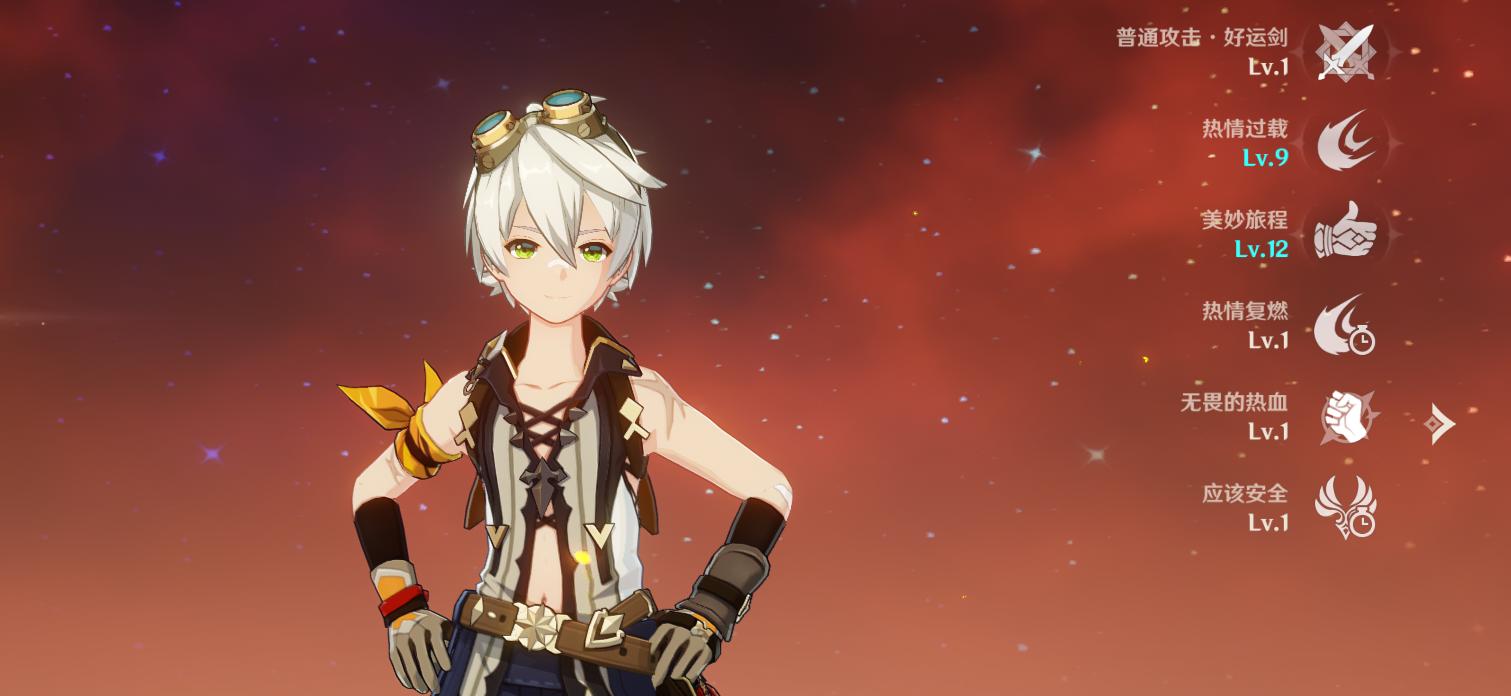The width and height of the screenshot is (1511, 696).
Task: View the 热情复燃 passive talent
Action: pyautogui.click(x=1345, y=325)
